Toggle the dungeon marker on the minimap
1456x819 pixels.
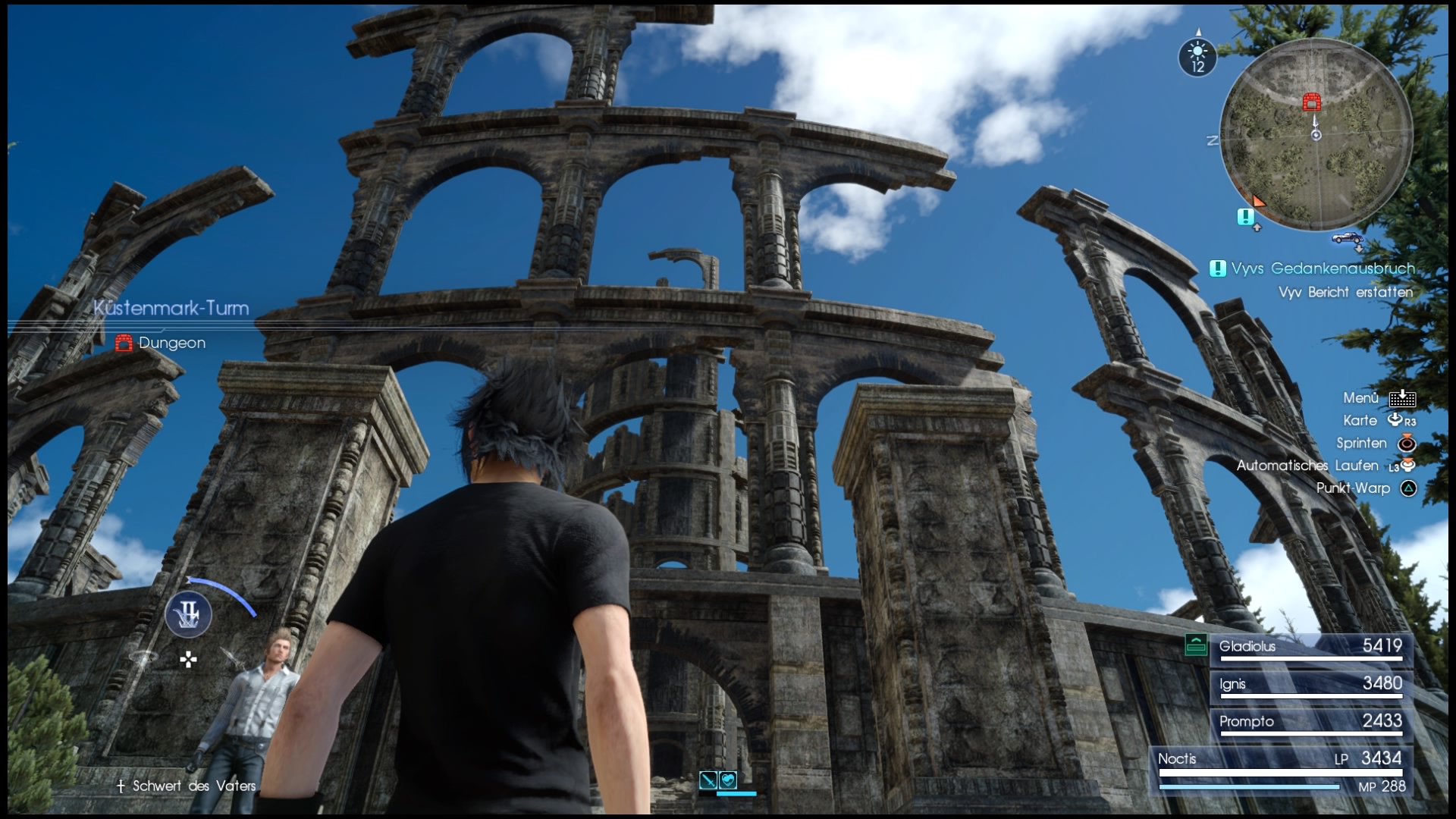1311,102
